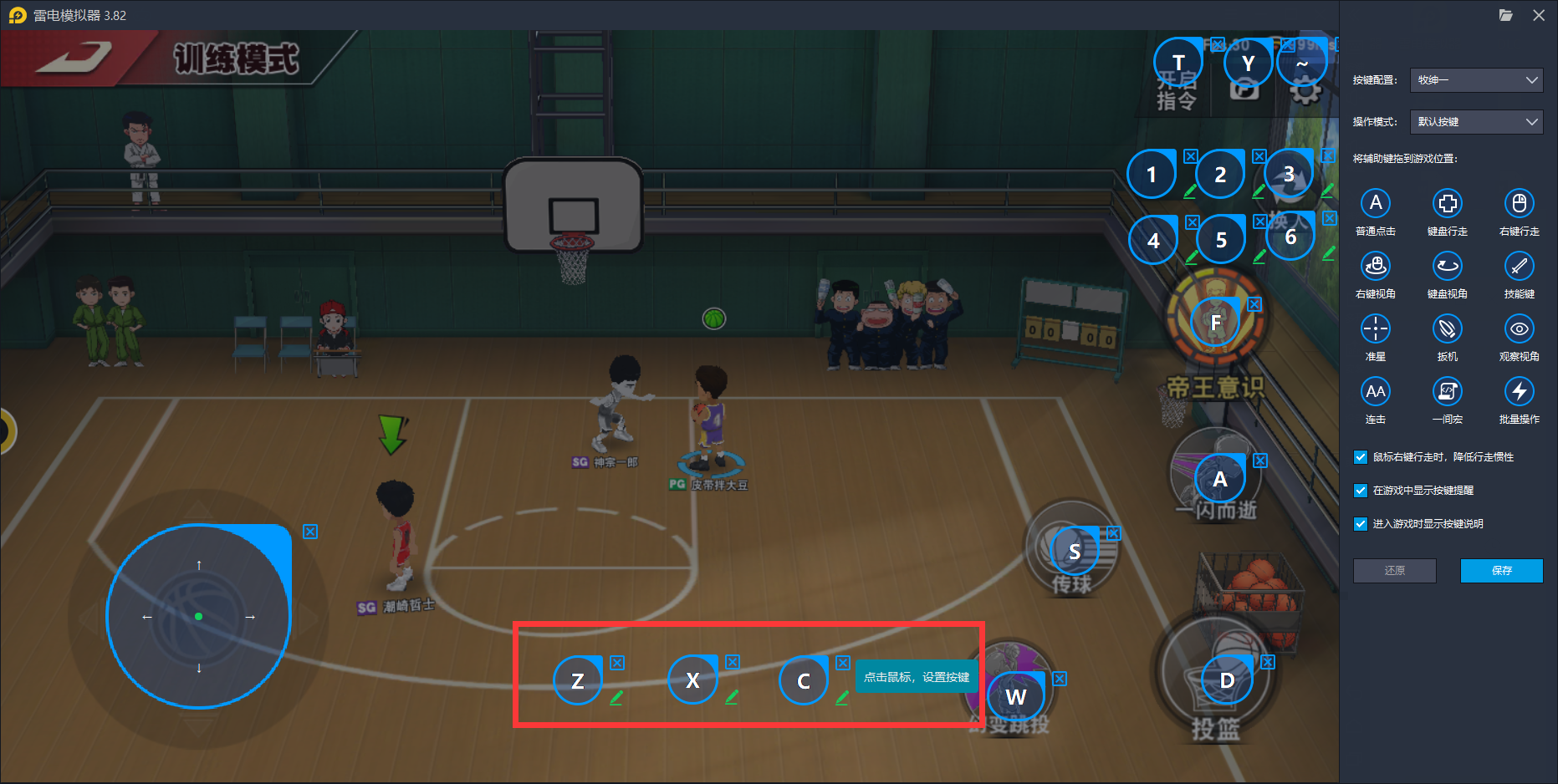The height and width of the screenshot is (784, 1558).
Task: Click the 保存 save button
Action: 1501,570
